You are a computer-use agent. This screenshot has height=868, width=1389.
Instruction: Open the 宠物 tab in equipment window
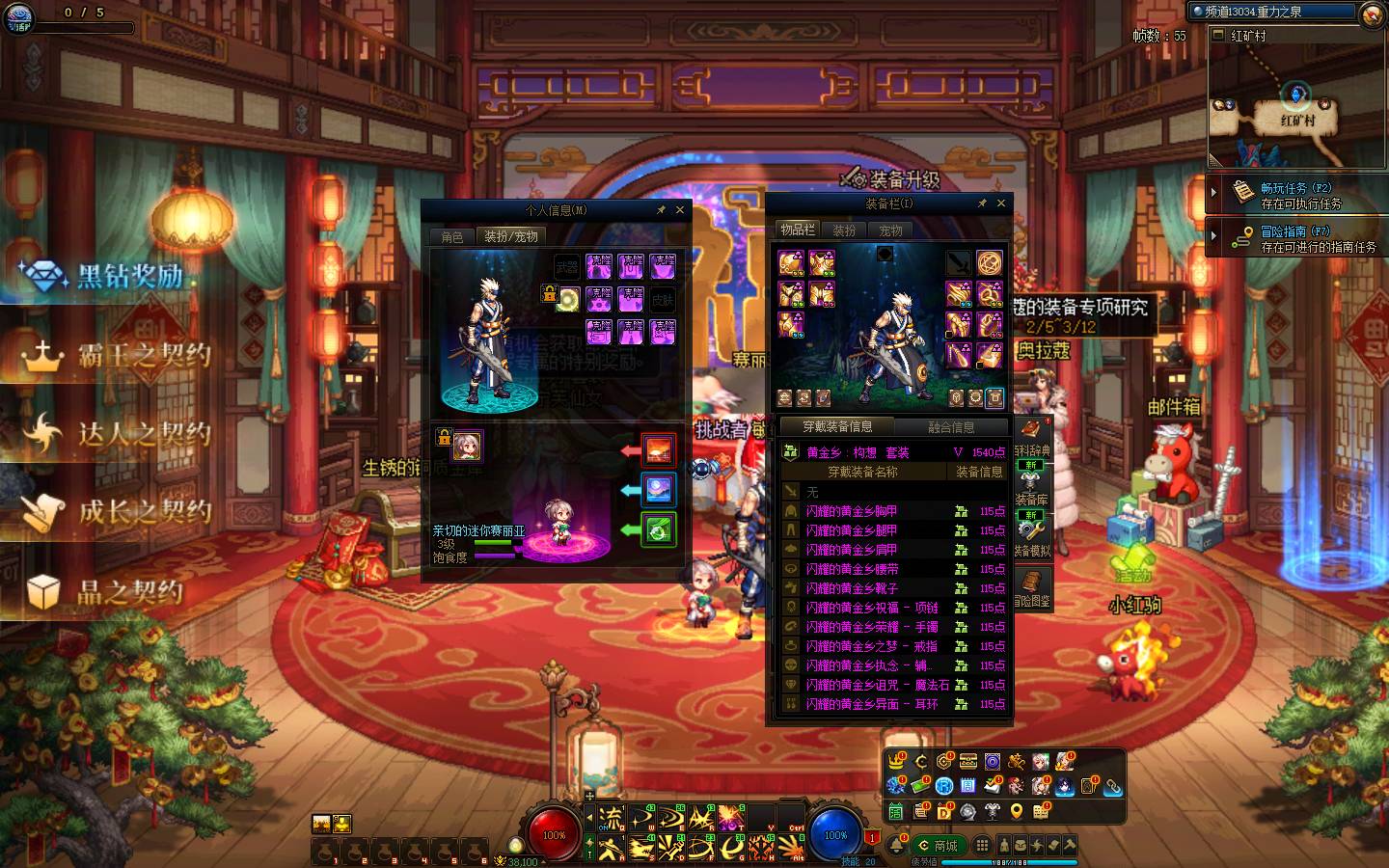click(x=890, y=231)
